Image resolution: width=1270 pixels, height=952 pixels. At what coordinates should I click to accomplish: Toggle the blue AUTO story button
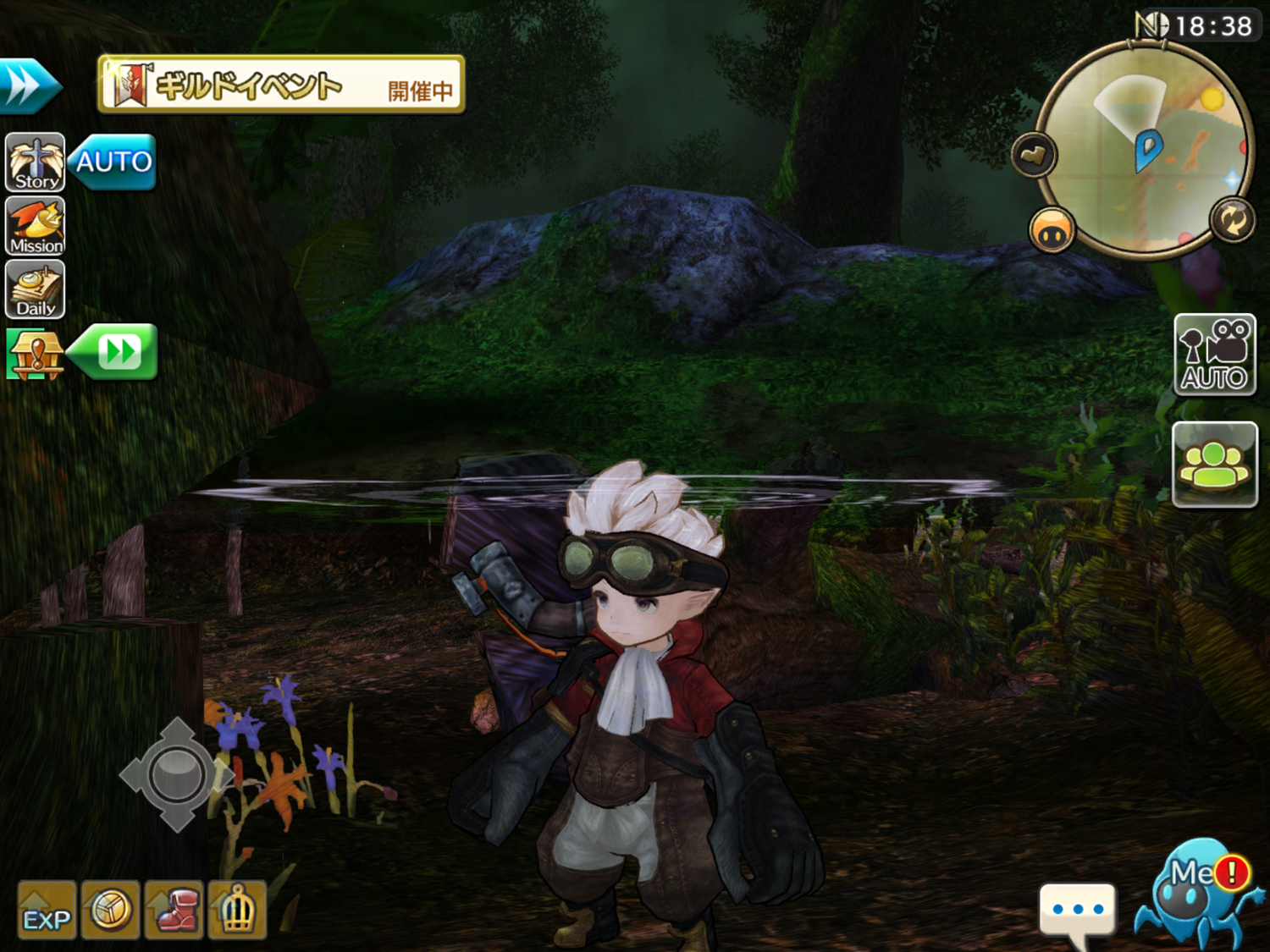pyautogui.click(x=113, y=162)
